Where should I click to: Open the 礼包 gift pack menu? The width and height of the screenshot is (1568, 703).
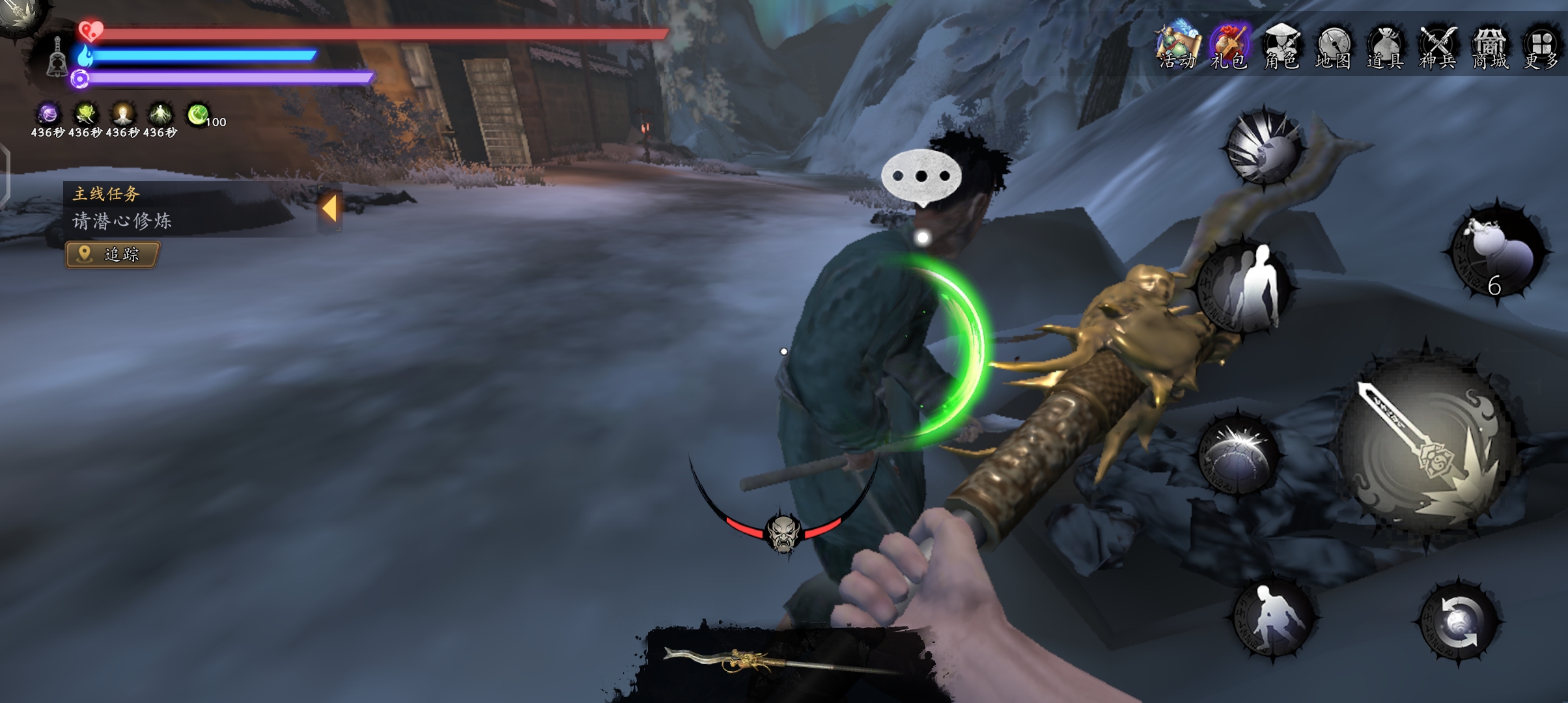coord(1229,46)
